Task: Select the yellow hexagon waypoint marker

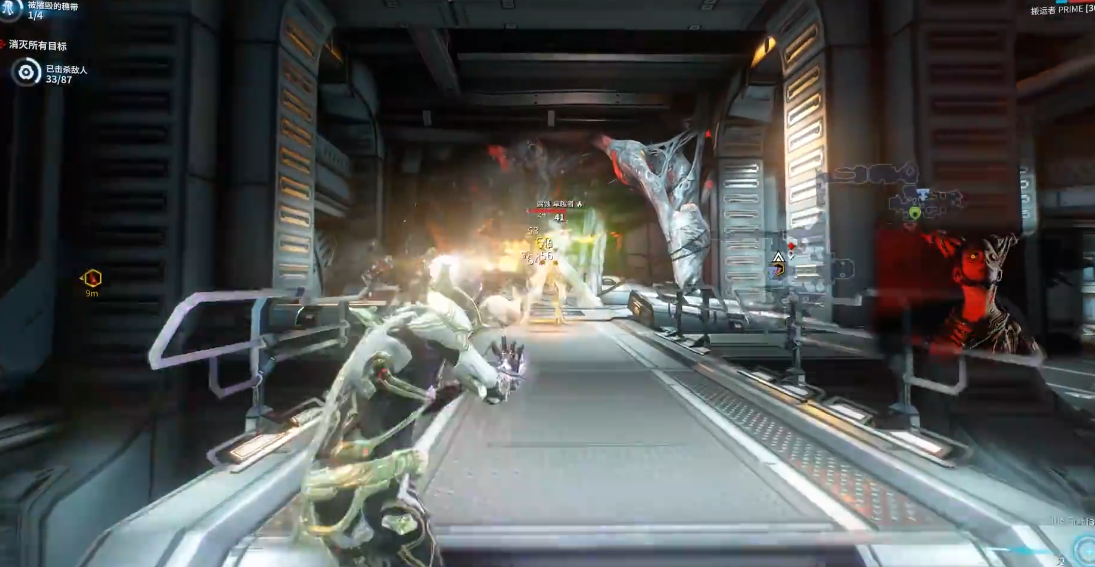Action: (92, 279)
